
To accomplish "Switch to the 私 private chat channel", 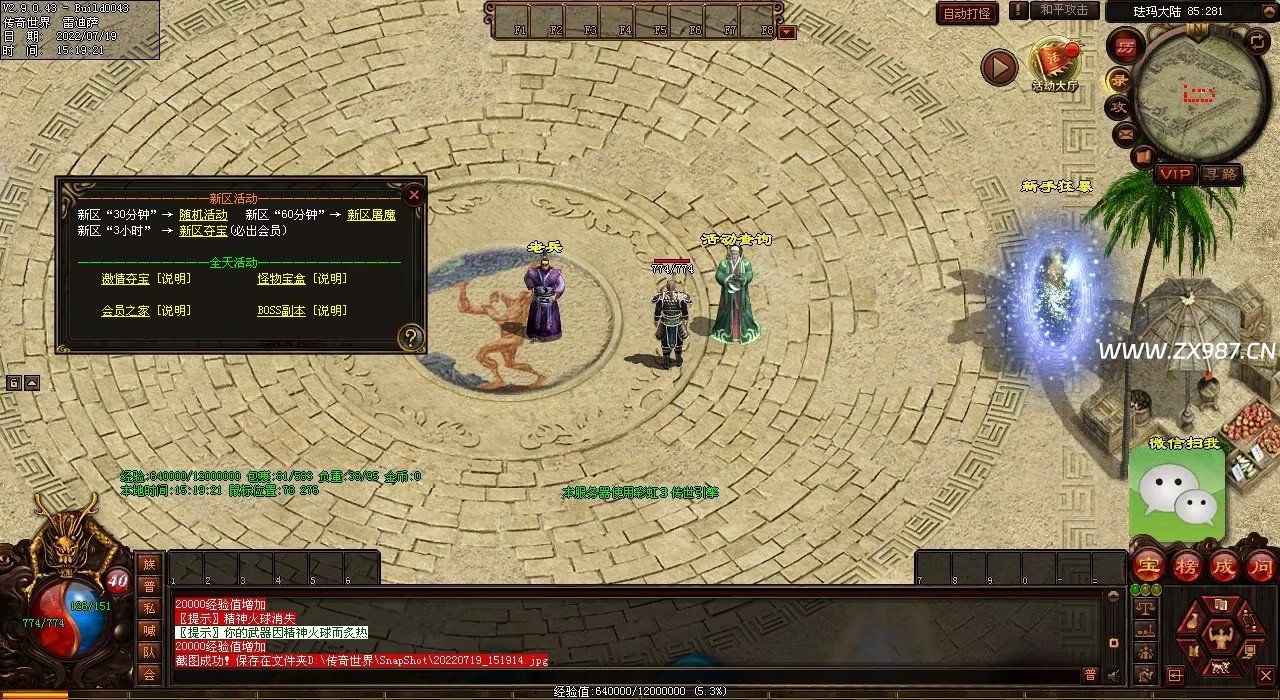I will [x=149, y=608].
